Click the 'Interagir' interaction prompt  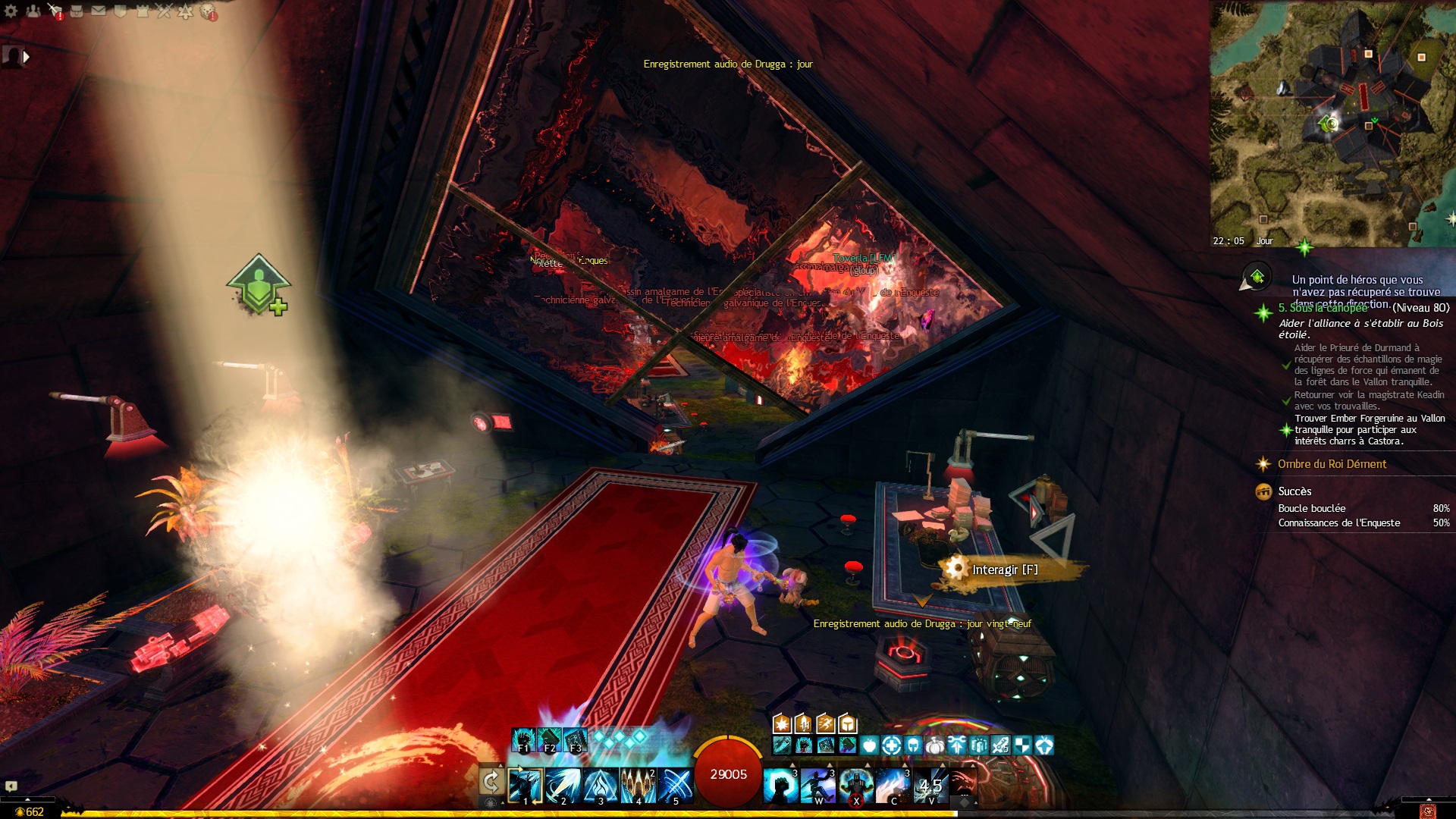(x=1004, y=570)
